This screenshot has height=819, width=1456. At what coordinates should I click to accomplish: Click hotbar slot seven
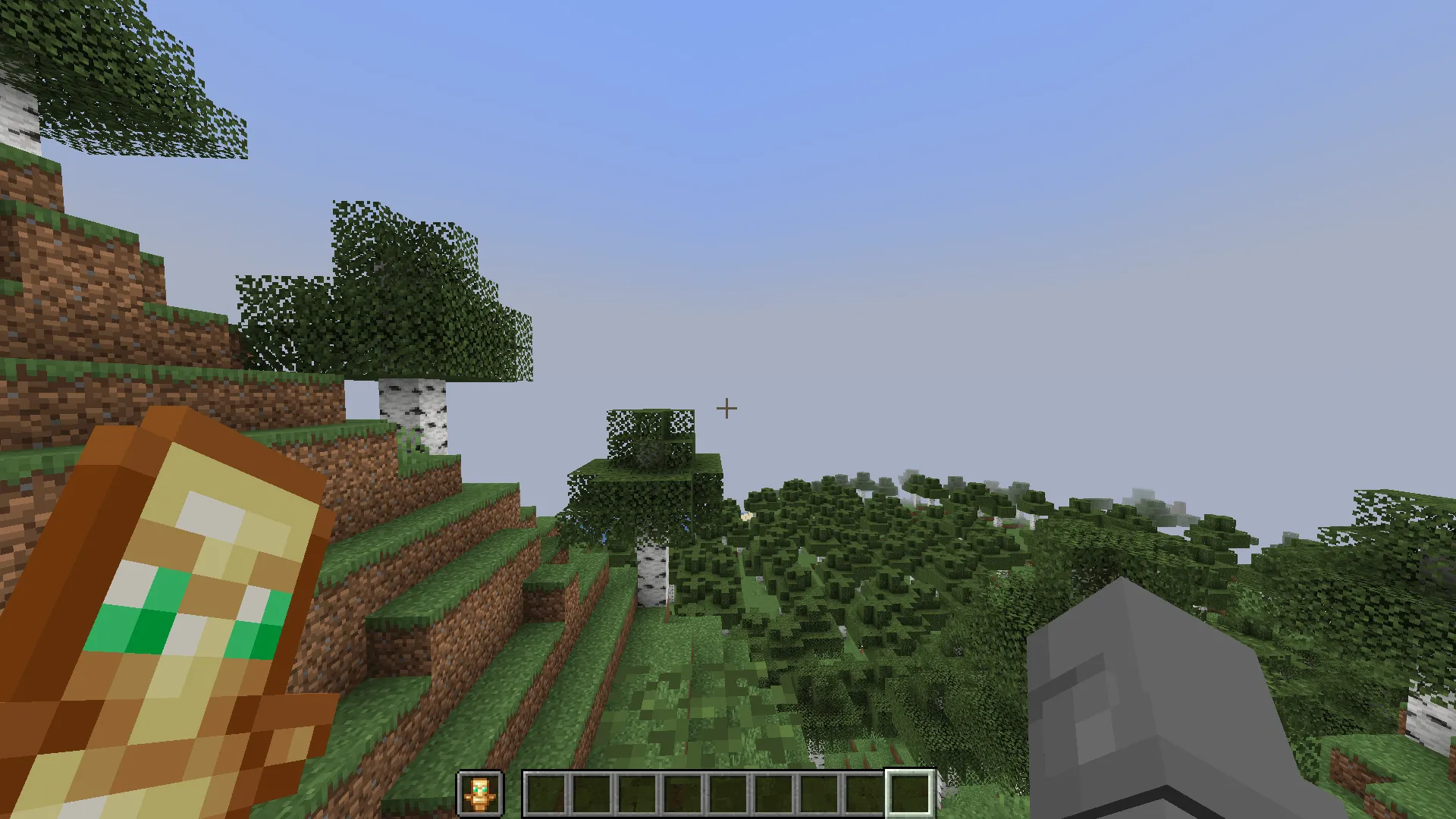817,792
